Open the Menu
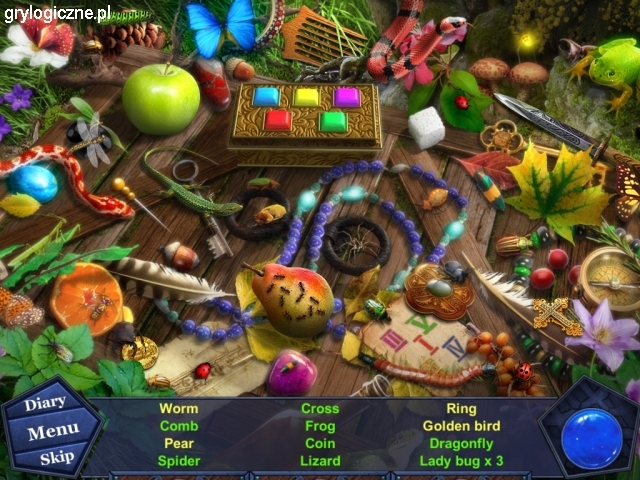The width and height of the screenshot is (640, 480). coord(53,432)
